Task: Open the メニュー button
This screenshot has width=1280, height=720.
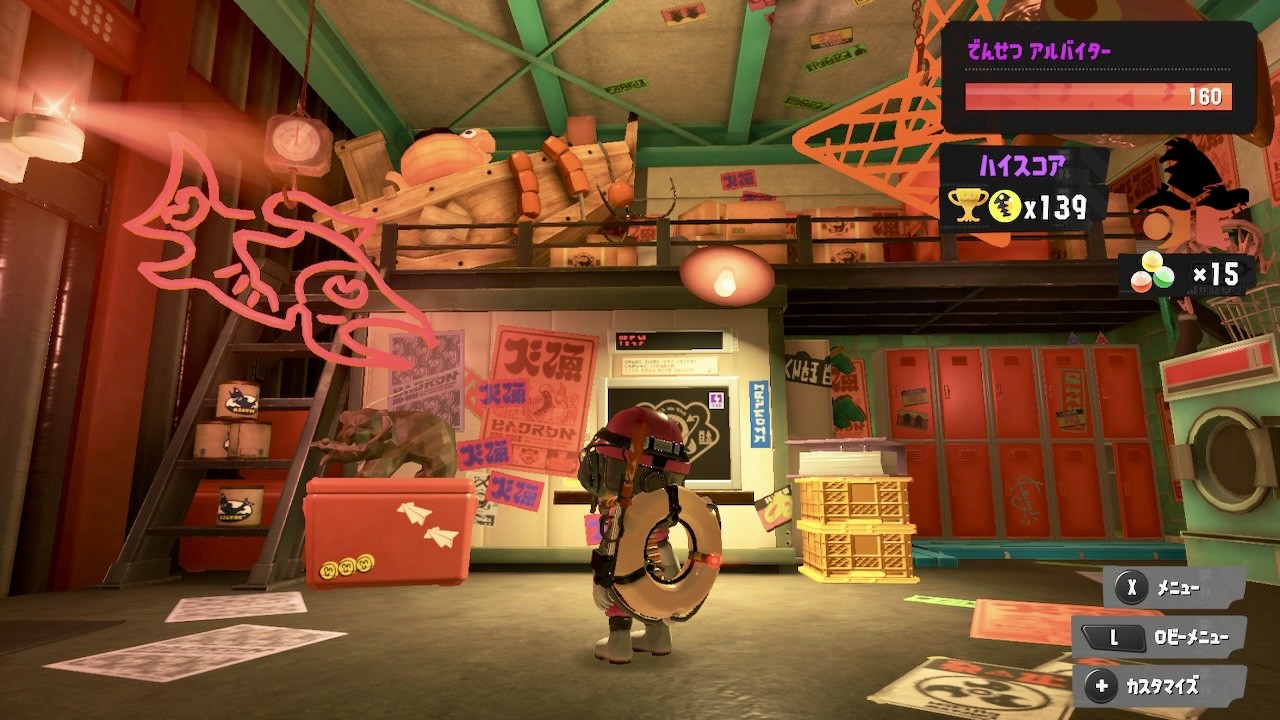Action: point(1174,588)
